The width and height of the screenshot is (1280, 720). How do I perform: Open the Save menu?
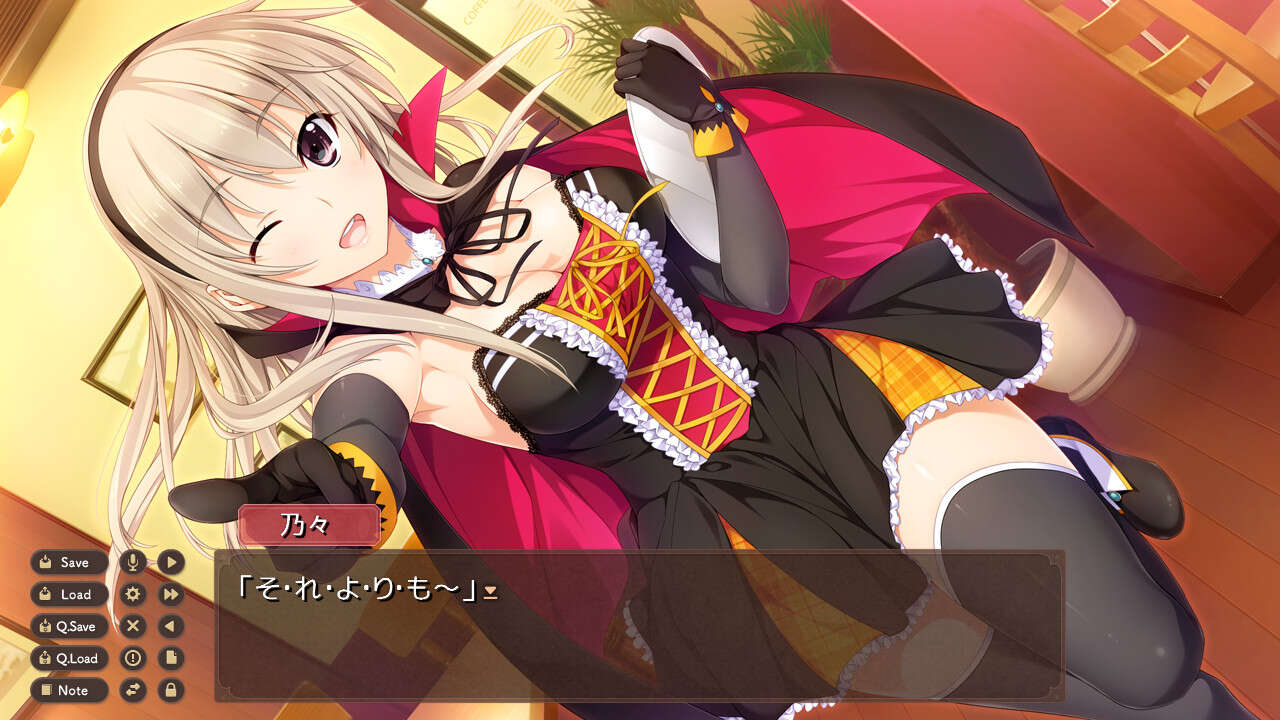click(x=69, y=562)
